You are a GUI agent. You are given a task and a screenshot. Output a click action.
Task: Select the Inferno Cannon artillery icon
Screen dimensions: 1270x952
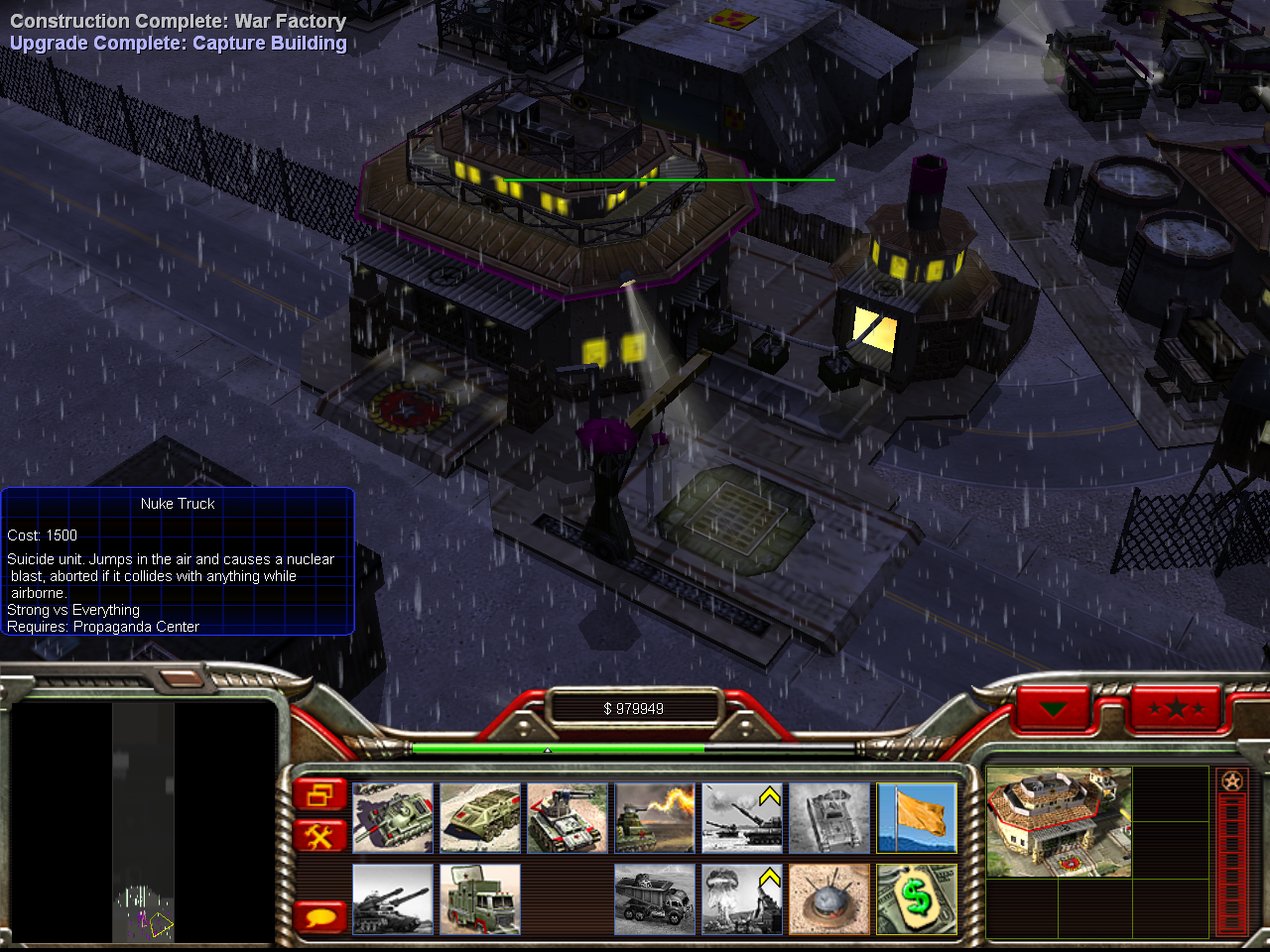click(x=742, y=818)
